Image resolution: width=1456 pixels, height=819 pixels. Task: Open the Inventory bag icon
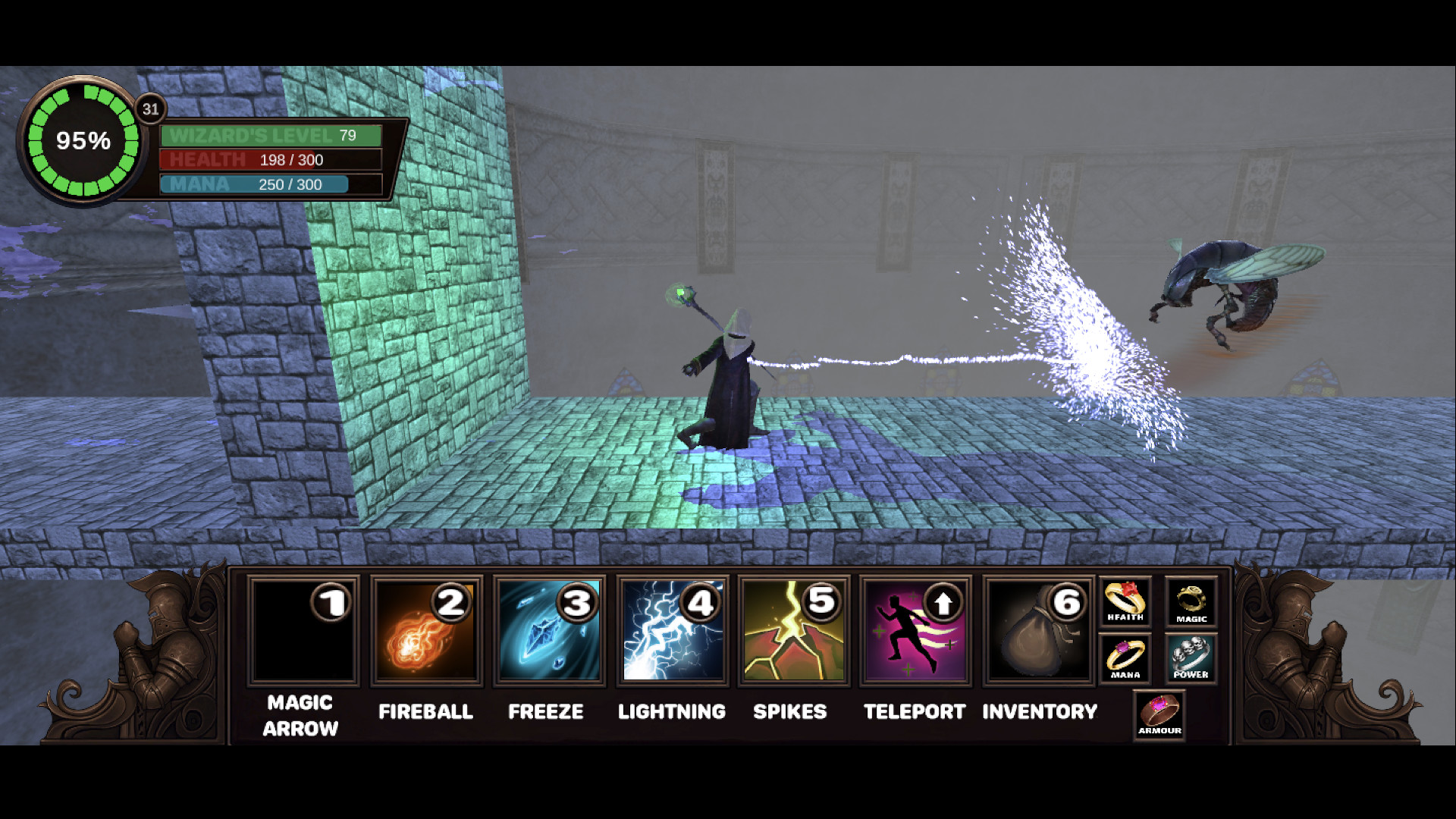[x=1038, y=629]
